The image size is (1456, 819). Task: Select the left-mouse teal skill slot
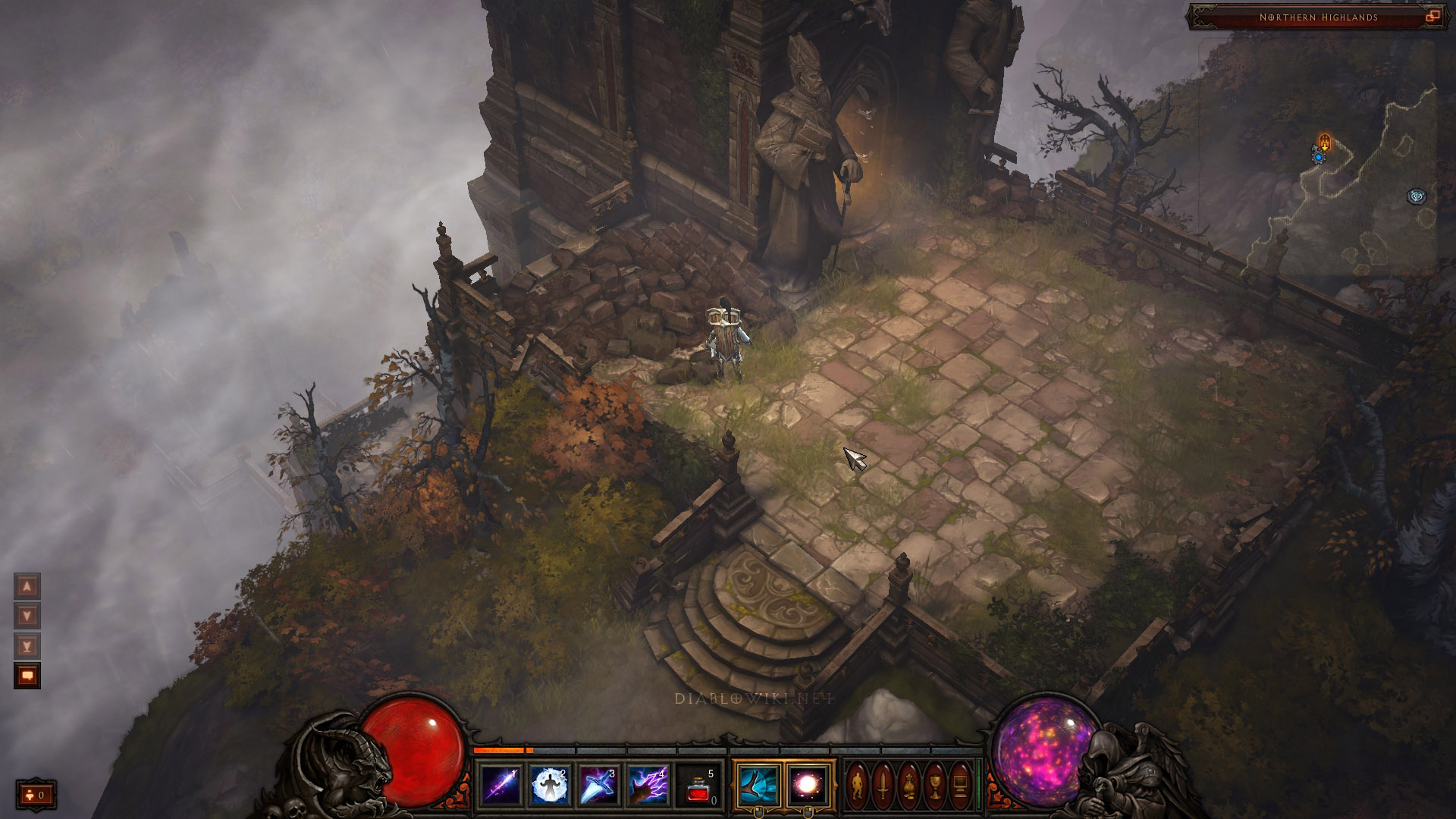pyautogui.click(x=758, y=786)
